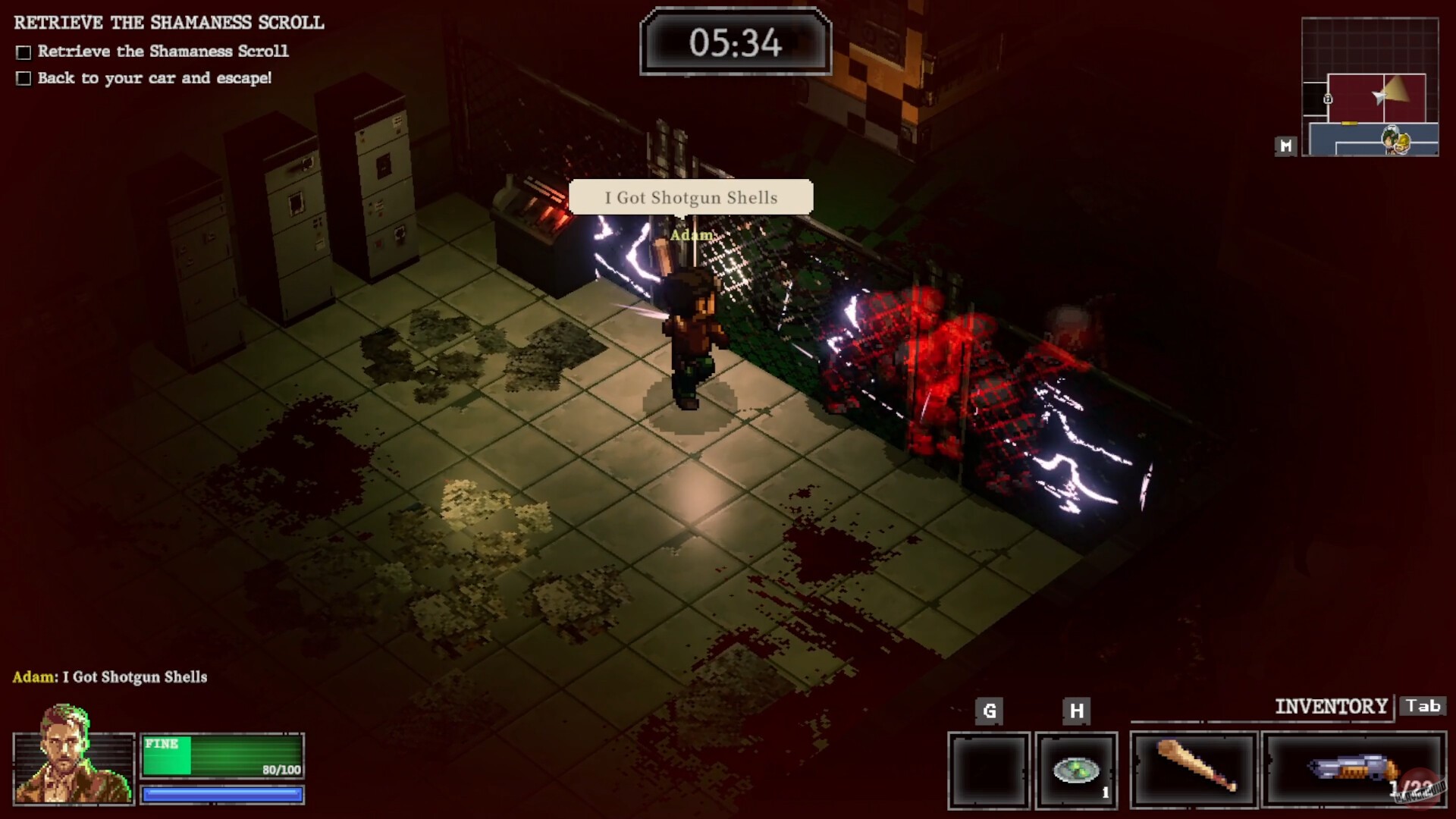Screen dimensions: 1456x819
Task: Click the G hotkey label above the slot
Action: [x=990, y=712]
